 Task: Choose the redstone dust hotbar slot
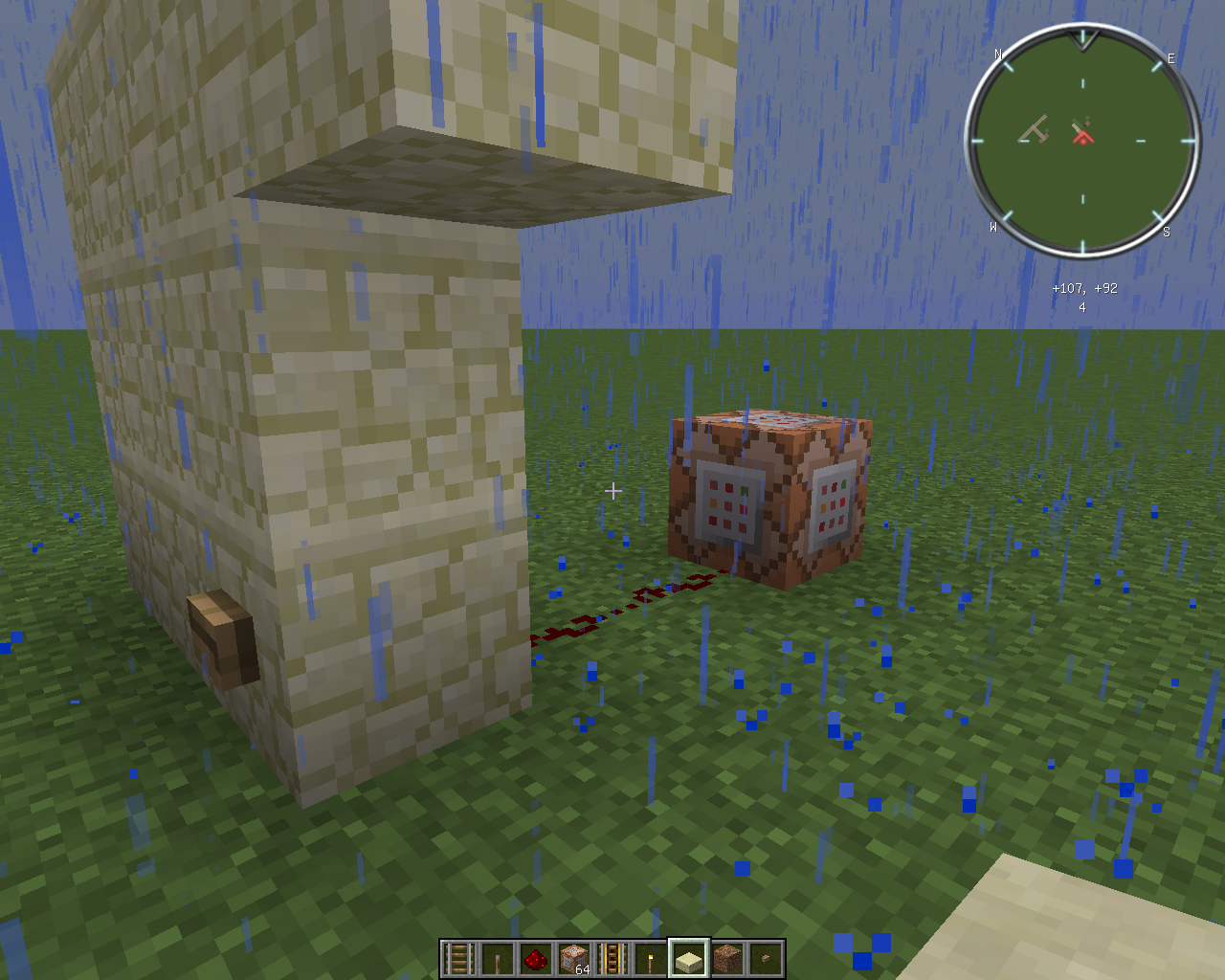click(536, 958)
